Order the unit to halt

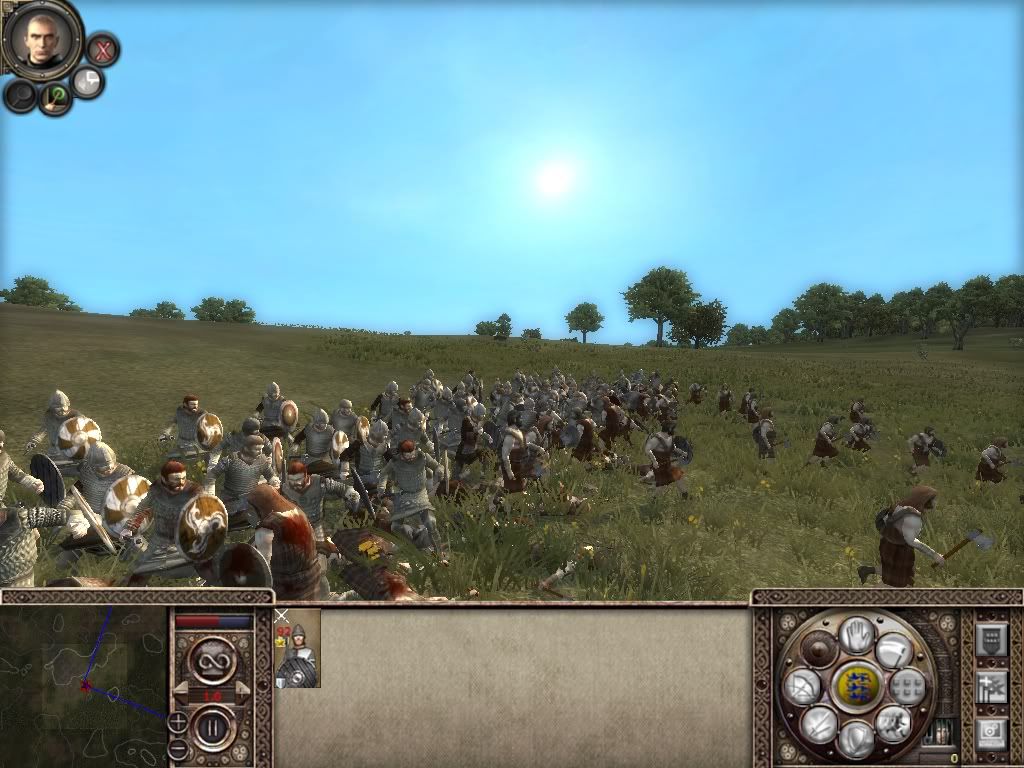point(856,633)
